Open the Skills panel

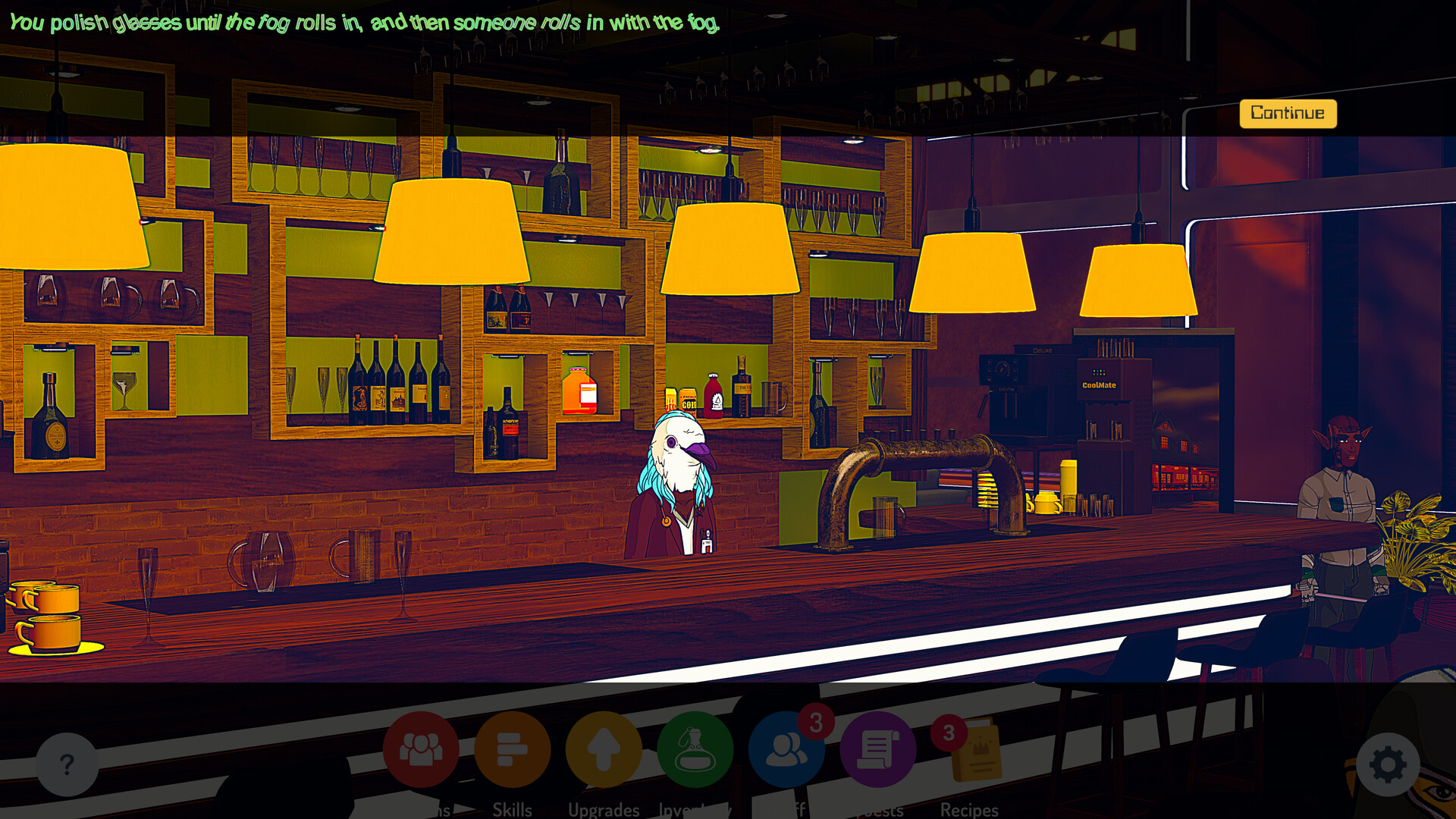pyautogui.click(x=512, y=751)
